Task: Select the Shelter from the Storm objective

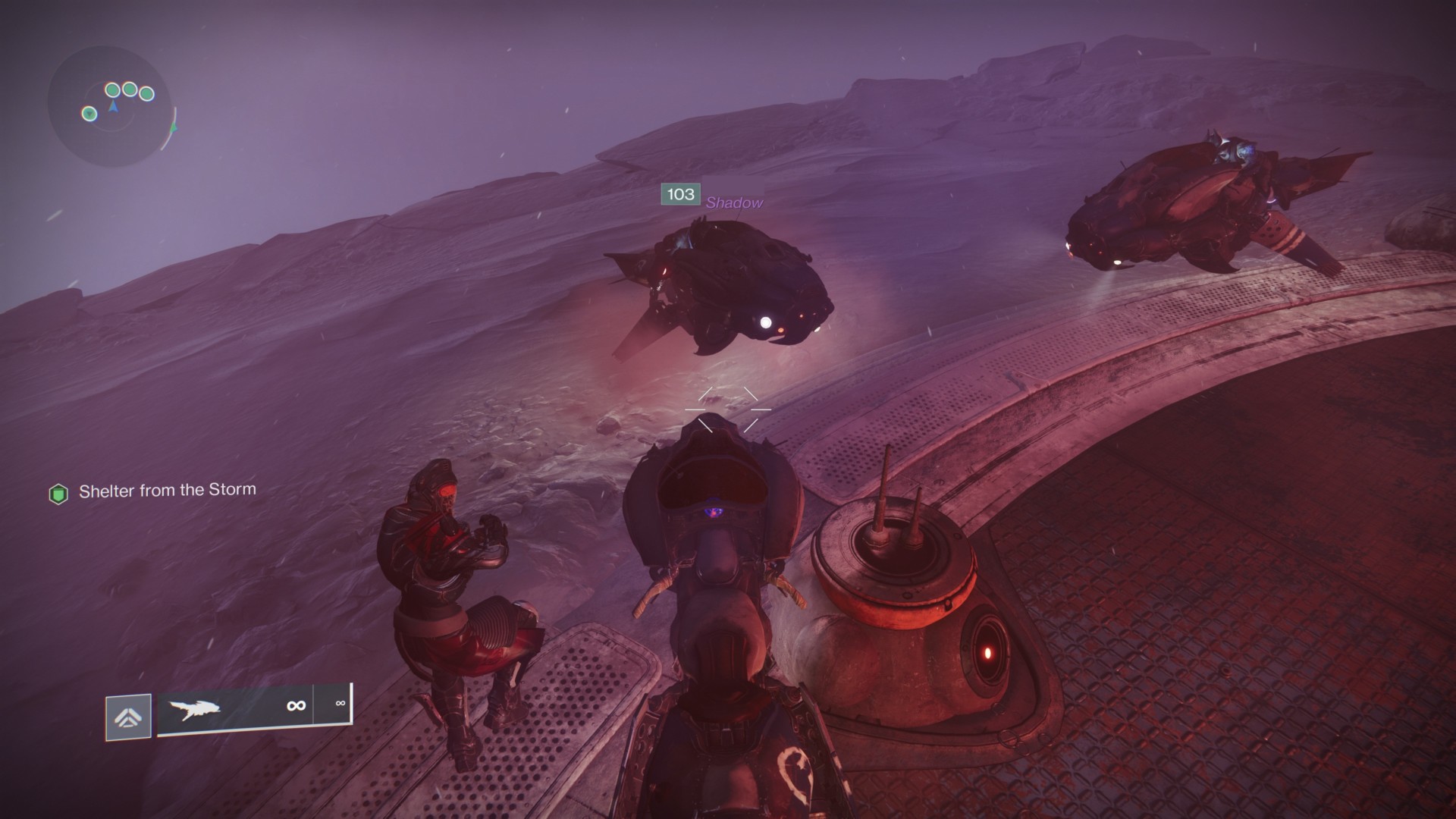Action: (167, 491)
